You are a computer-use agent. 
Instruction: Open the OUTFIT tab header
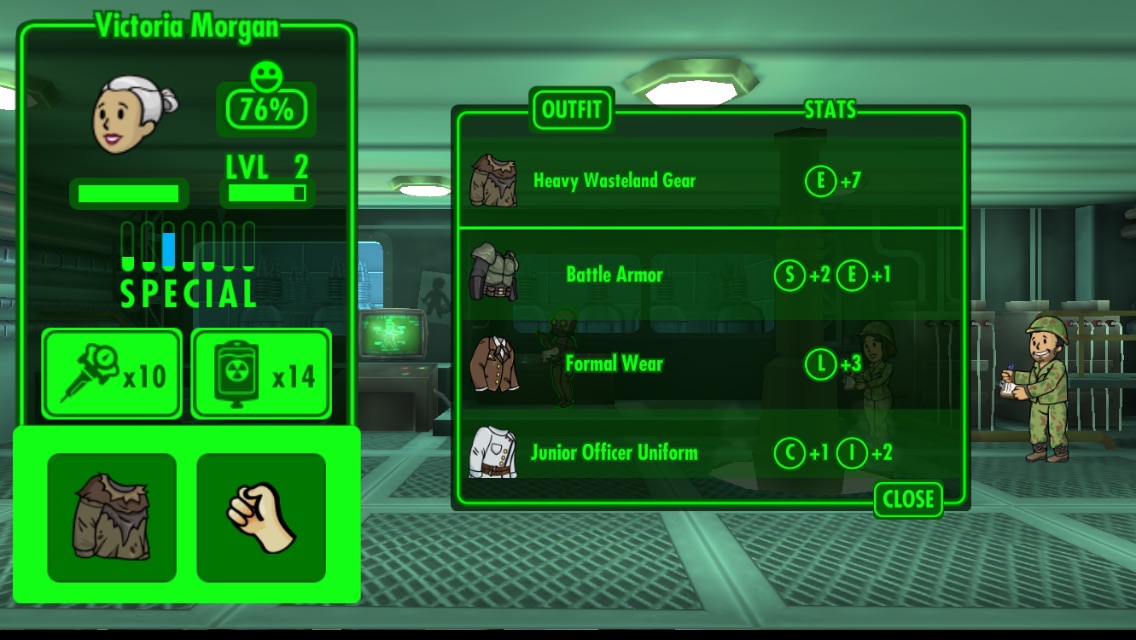point(571,109)
